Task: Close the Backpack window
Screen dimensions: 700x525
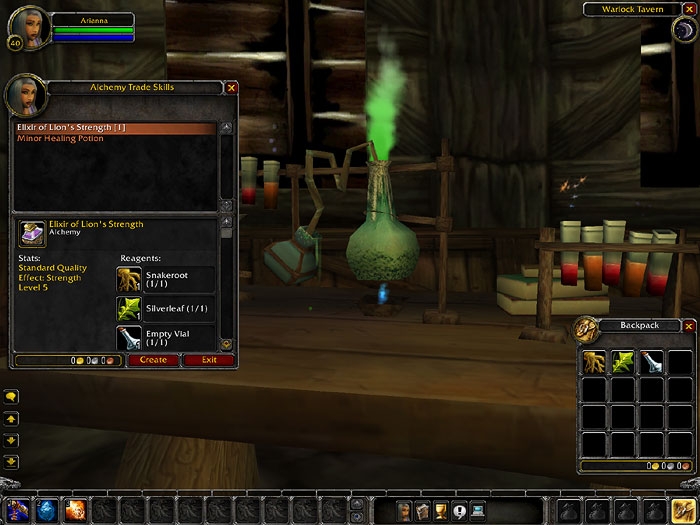Action: pos(689,326)
